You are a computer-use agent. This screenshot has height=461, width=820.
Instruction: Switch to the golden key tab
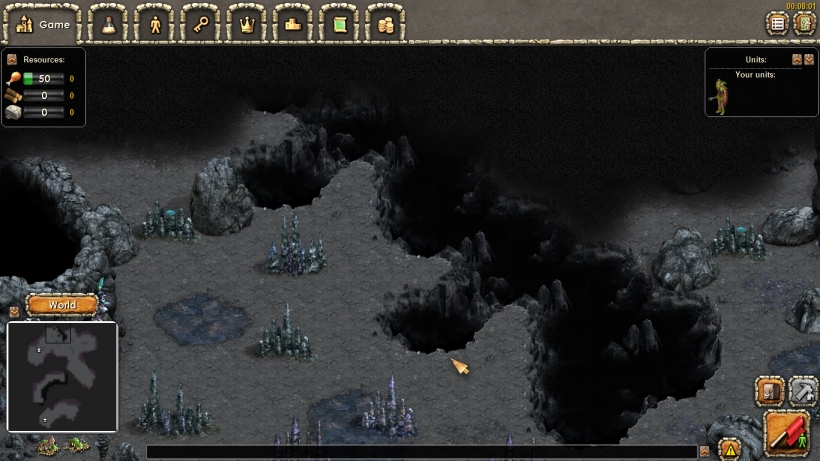(x=200, y=24)
